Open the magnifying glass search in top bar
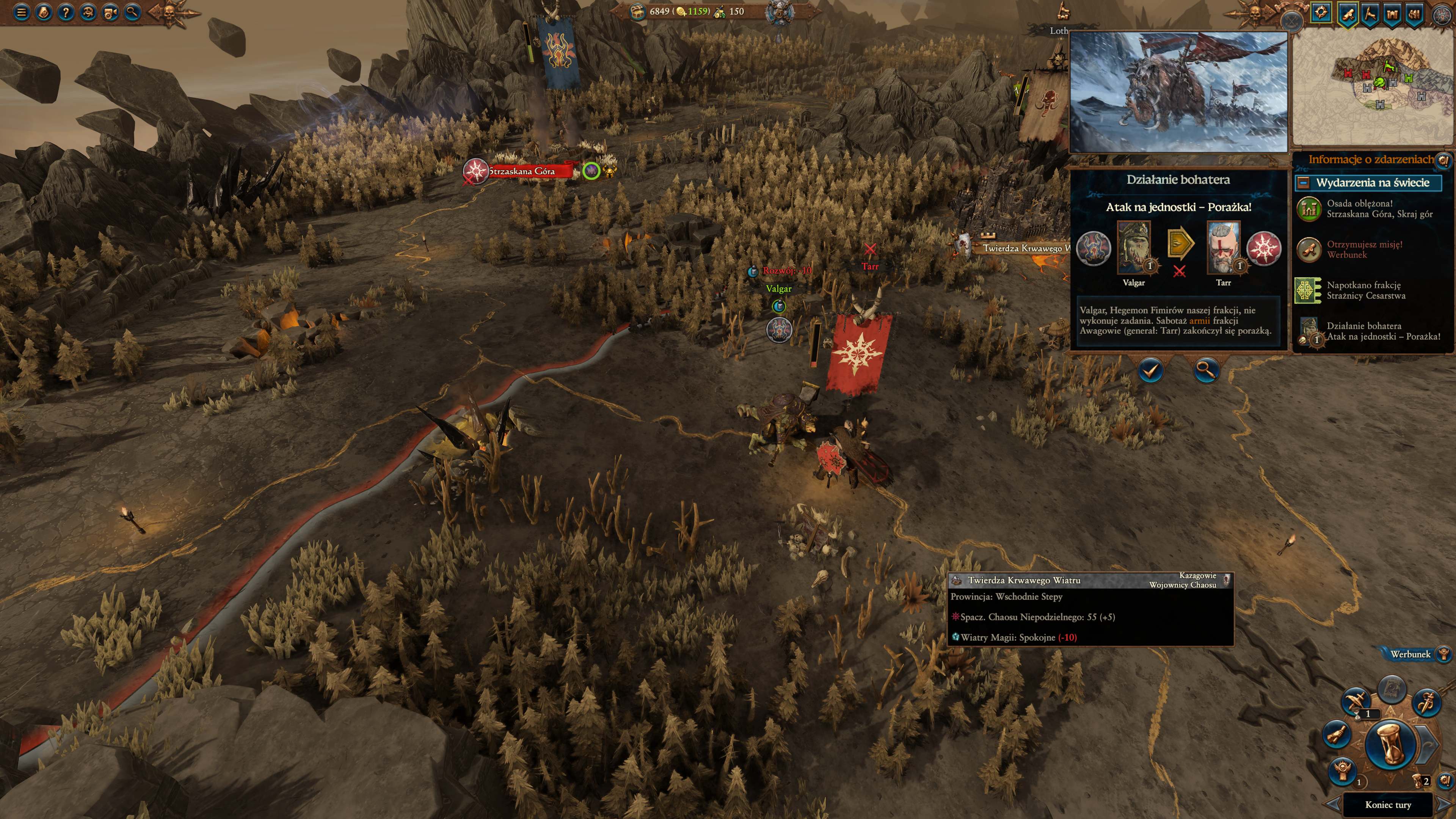 click(132, 12)
